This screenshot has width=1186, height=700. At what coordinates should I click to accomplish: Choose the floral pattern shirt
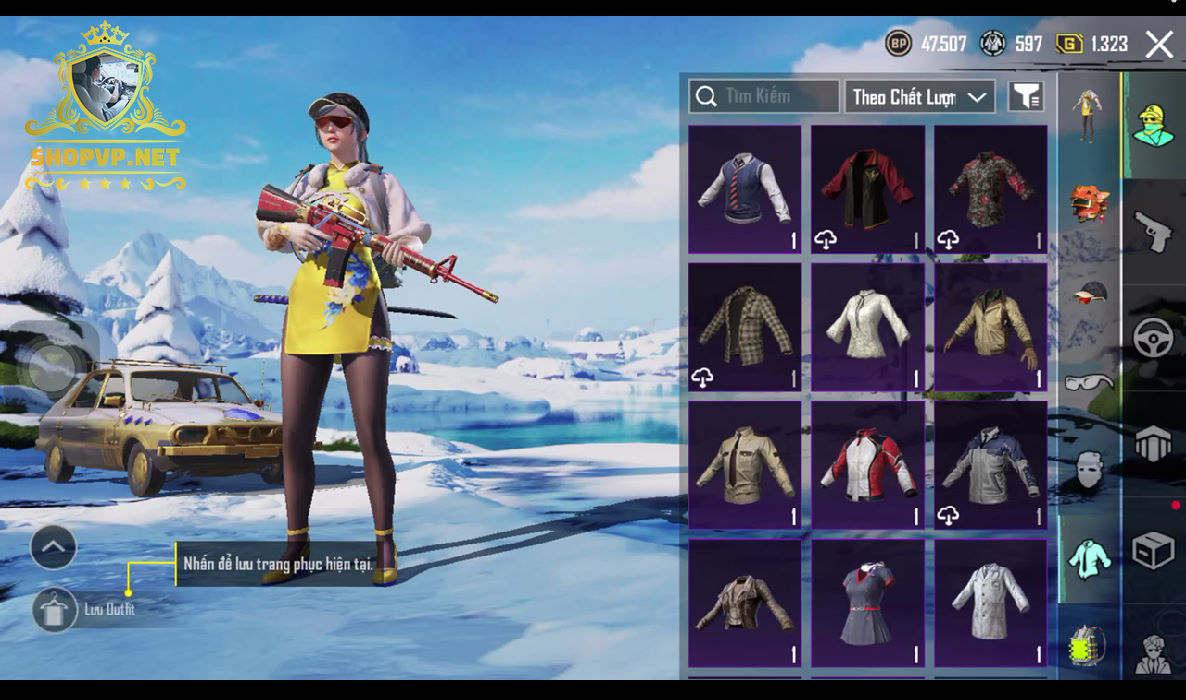991,189
